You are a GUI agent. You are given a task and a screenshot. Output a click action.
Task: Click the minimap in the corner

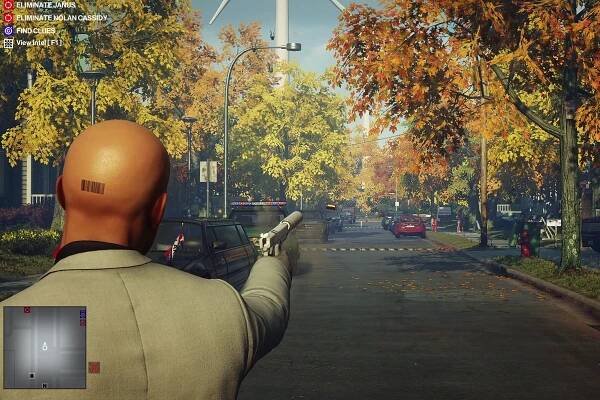(x=44, y=347)
